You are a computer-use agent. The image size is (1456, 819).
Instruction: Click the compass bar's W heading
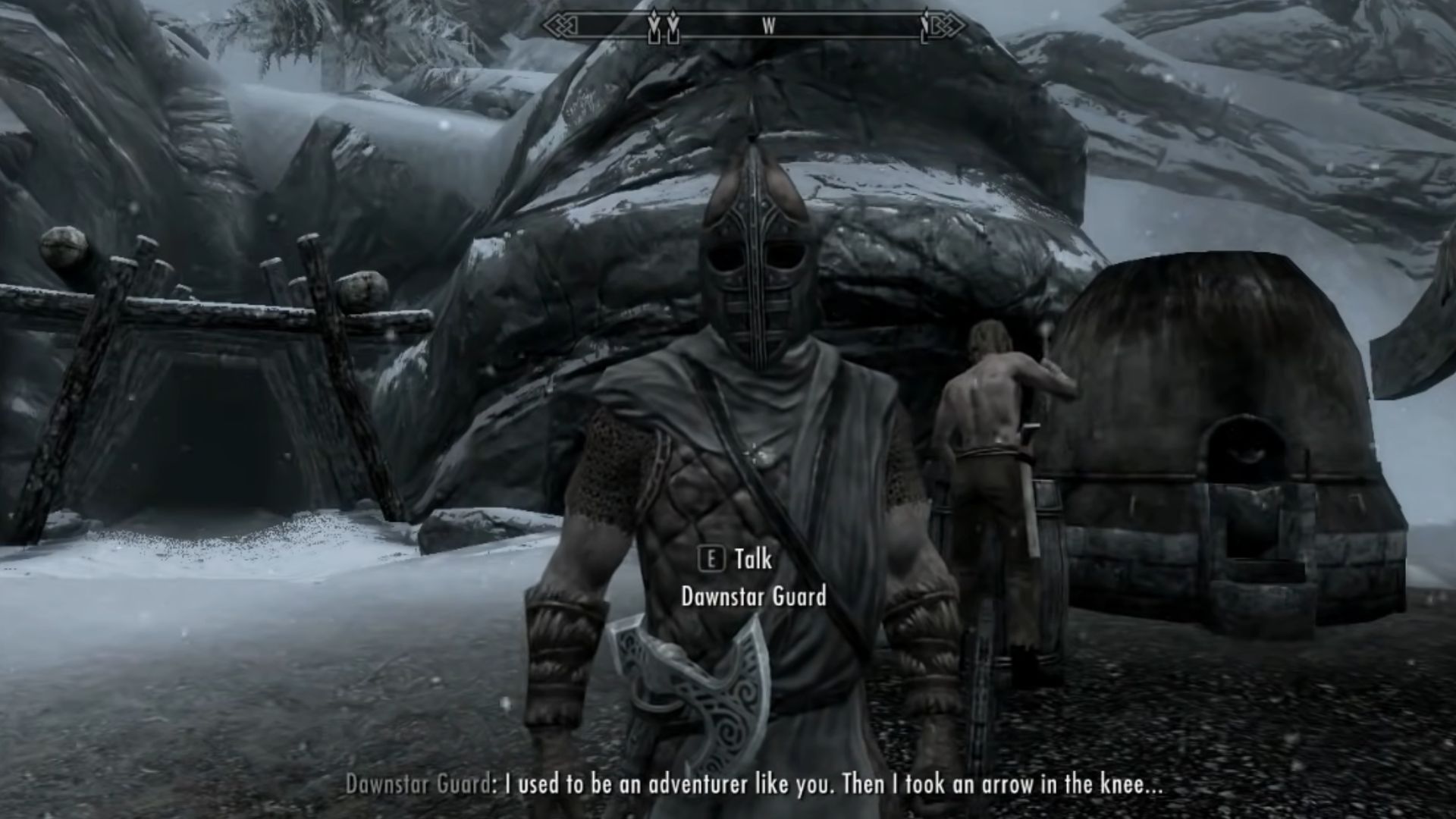[768, 27]
